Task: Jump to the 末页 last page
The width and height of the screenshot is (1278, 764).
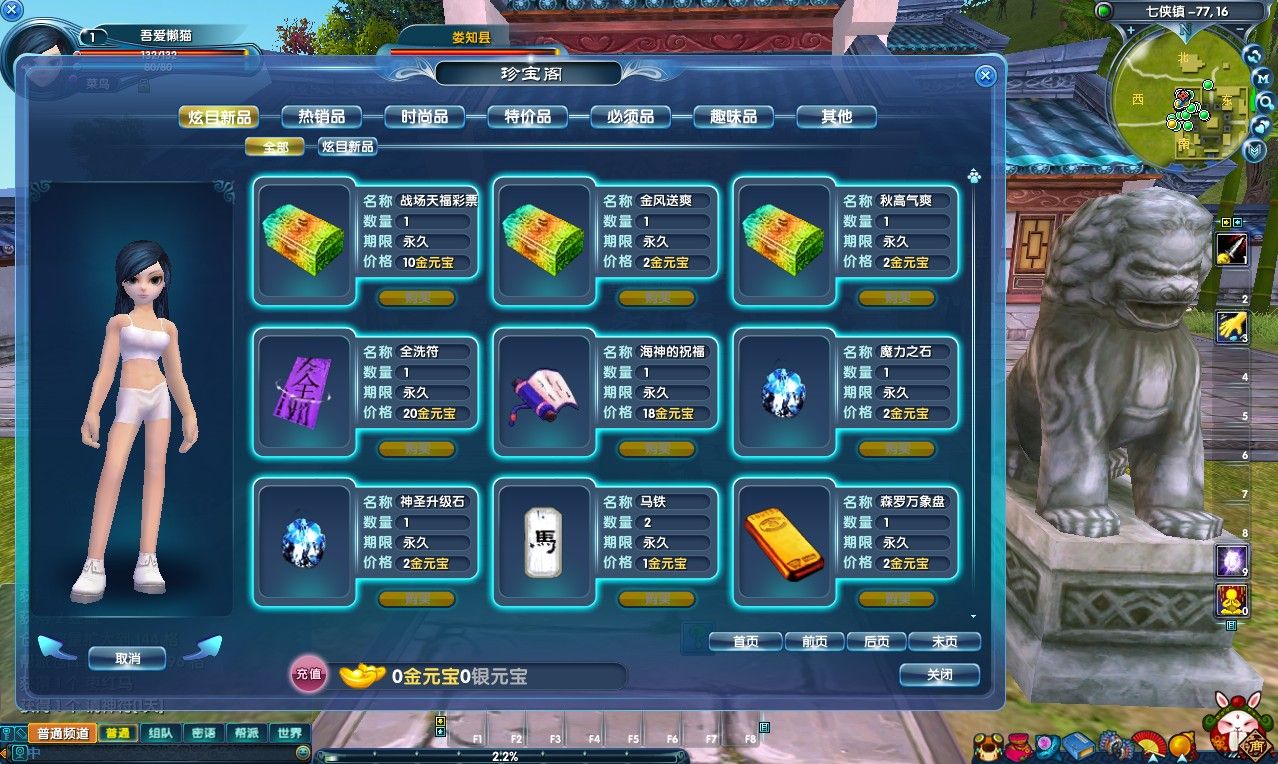Action: (945, 642)
